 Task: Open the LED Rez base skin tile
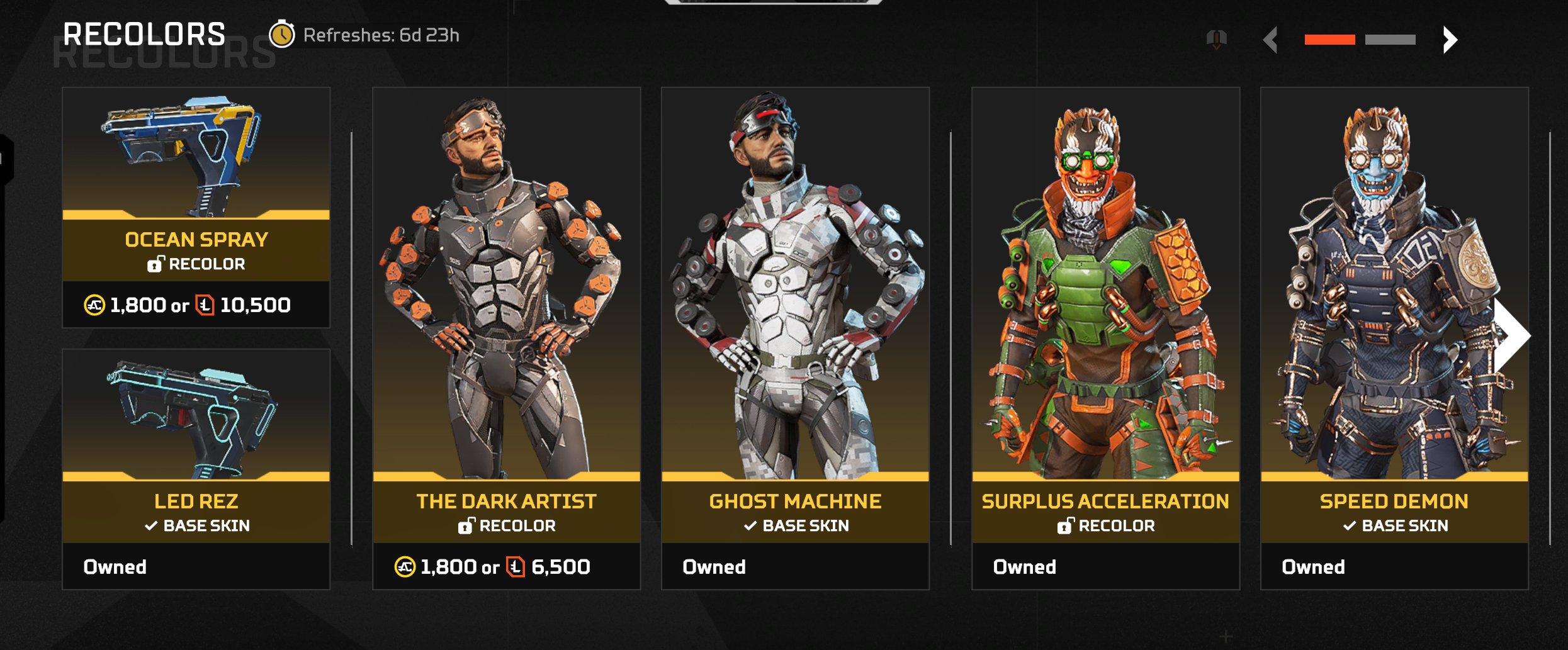point(196,469)
